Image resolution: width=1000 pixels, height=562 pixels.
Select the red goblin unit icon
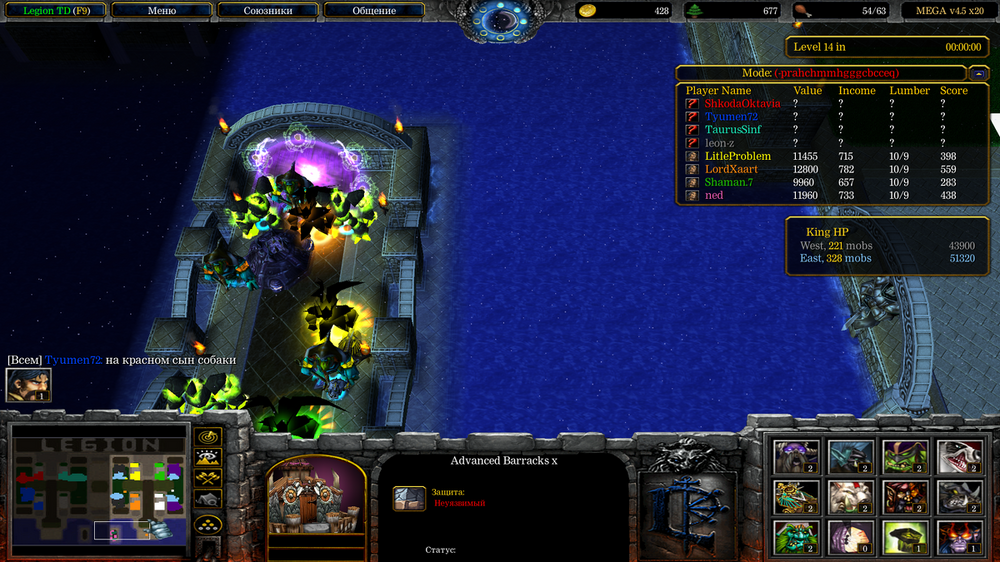[x=904, y=496]
